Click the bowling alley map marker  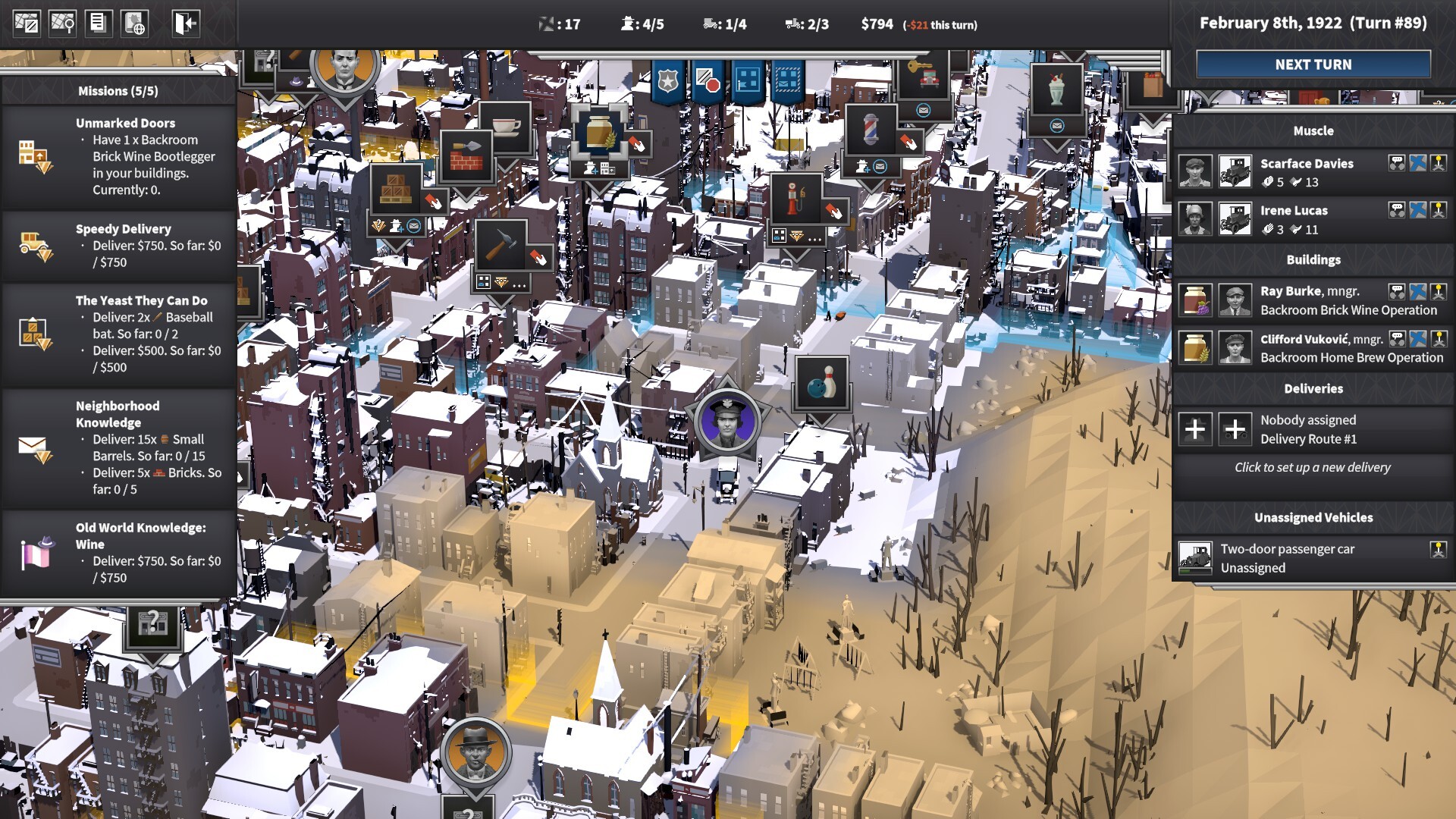click(821, 384)
